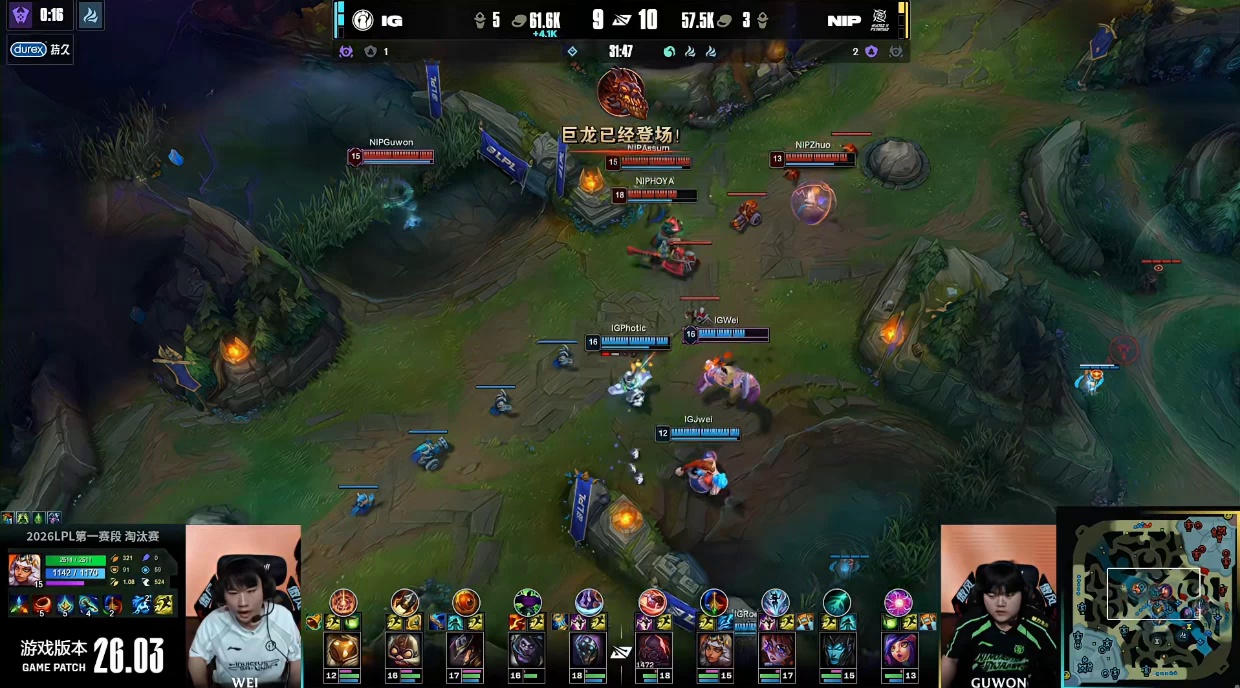Select the rank 4 teal swirl ability
This screenshot has height=688, width=1240.
pyautogui.click(x=88, y=604)
